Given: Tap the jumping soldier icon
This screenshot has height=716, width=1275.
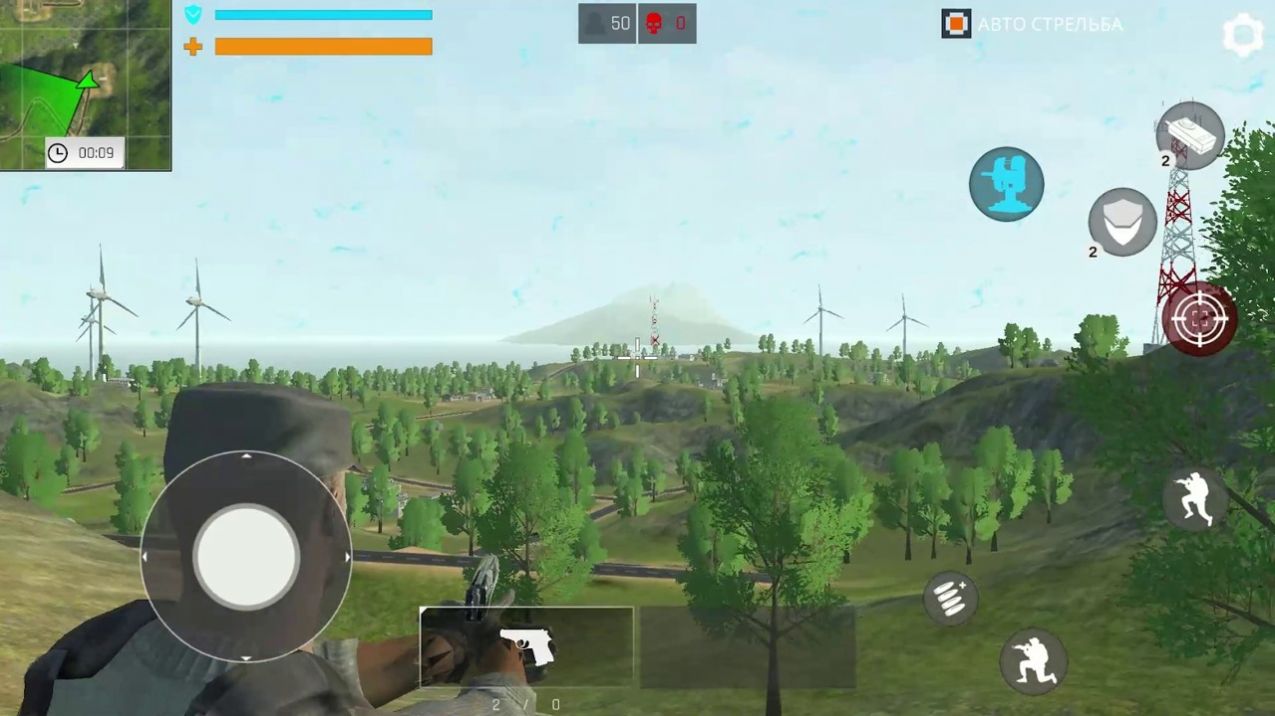Looking at the screenshot, I should [x=1195, y=498].
